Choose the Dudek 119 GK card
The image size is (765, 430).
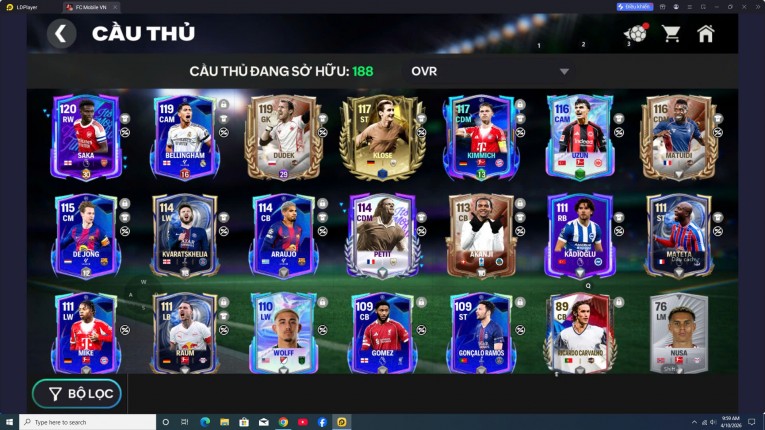tap(283, 137)
